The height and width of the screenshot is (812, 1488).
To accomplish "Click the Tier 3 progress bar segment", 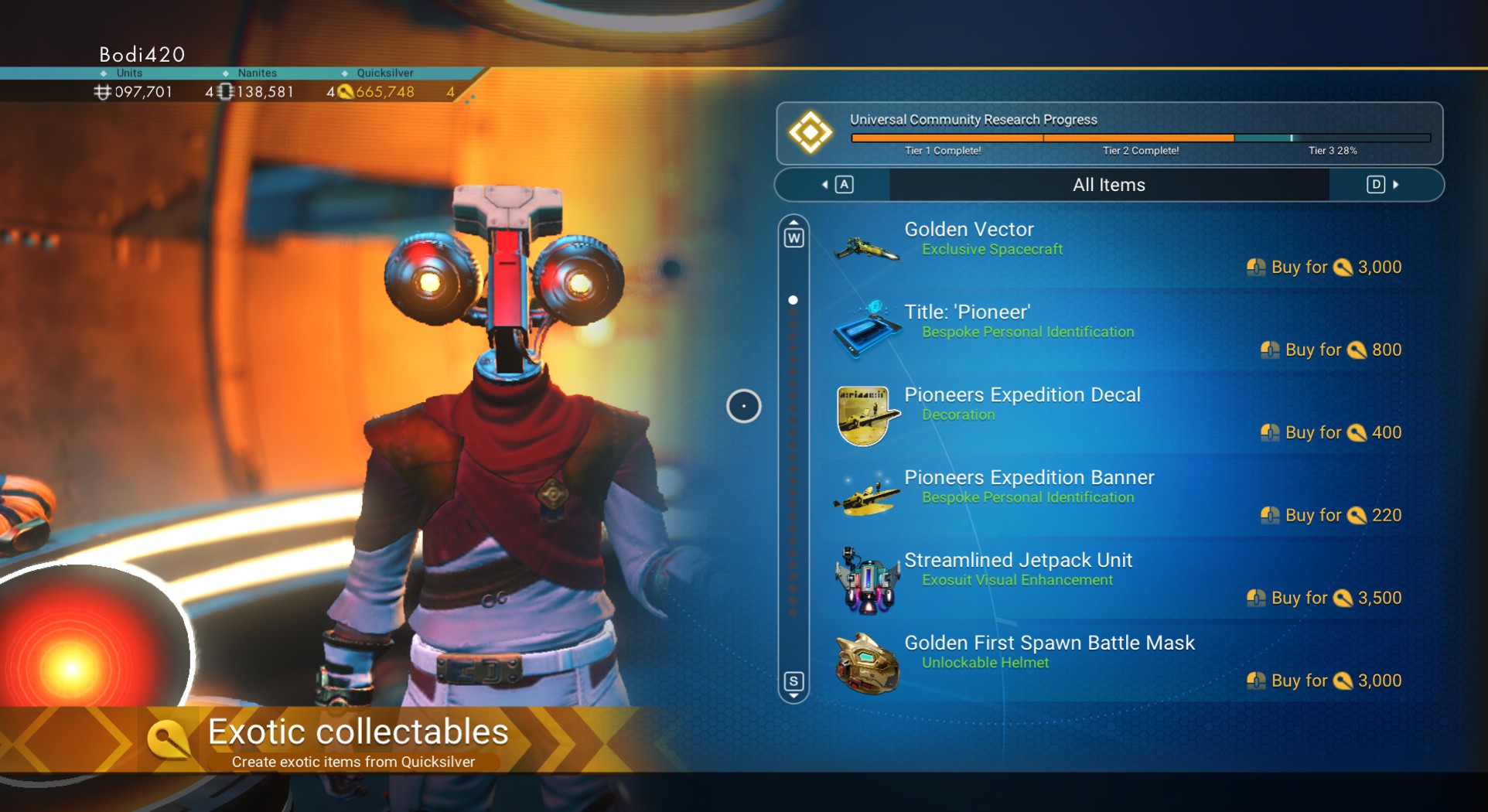I will coord(1330,138).
